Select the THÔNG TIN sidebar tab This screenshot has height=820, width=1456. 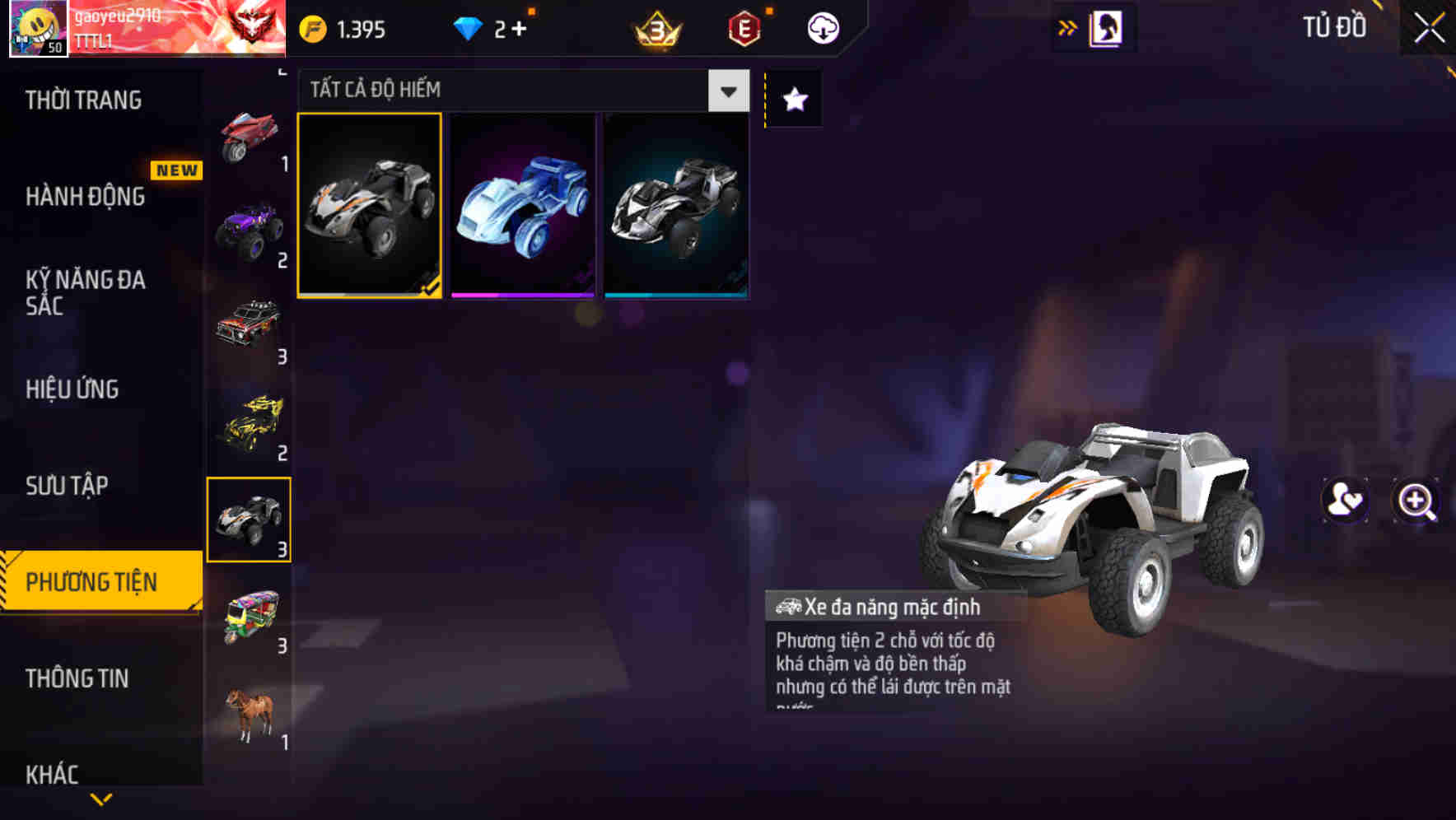pos(78,679)
